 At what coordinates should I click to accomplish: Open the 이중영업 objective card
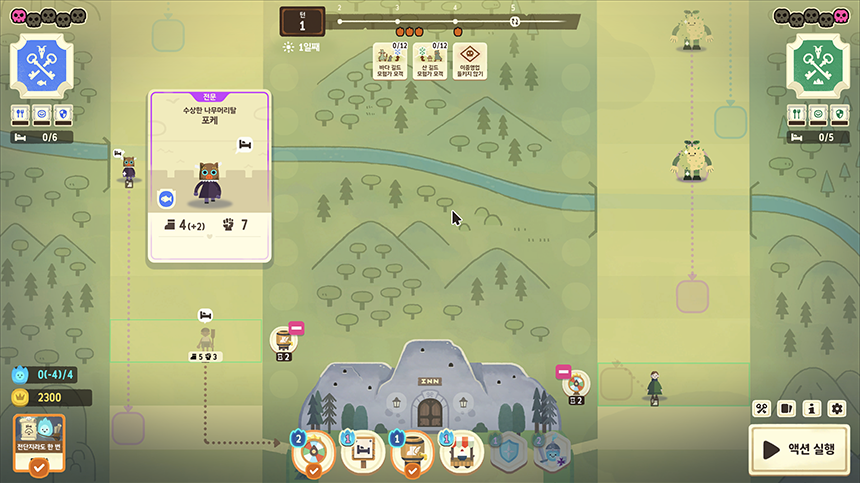pyautogui.click(x=470, y=62)
